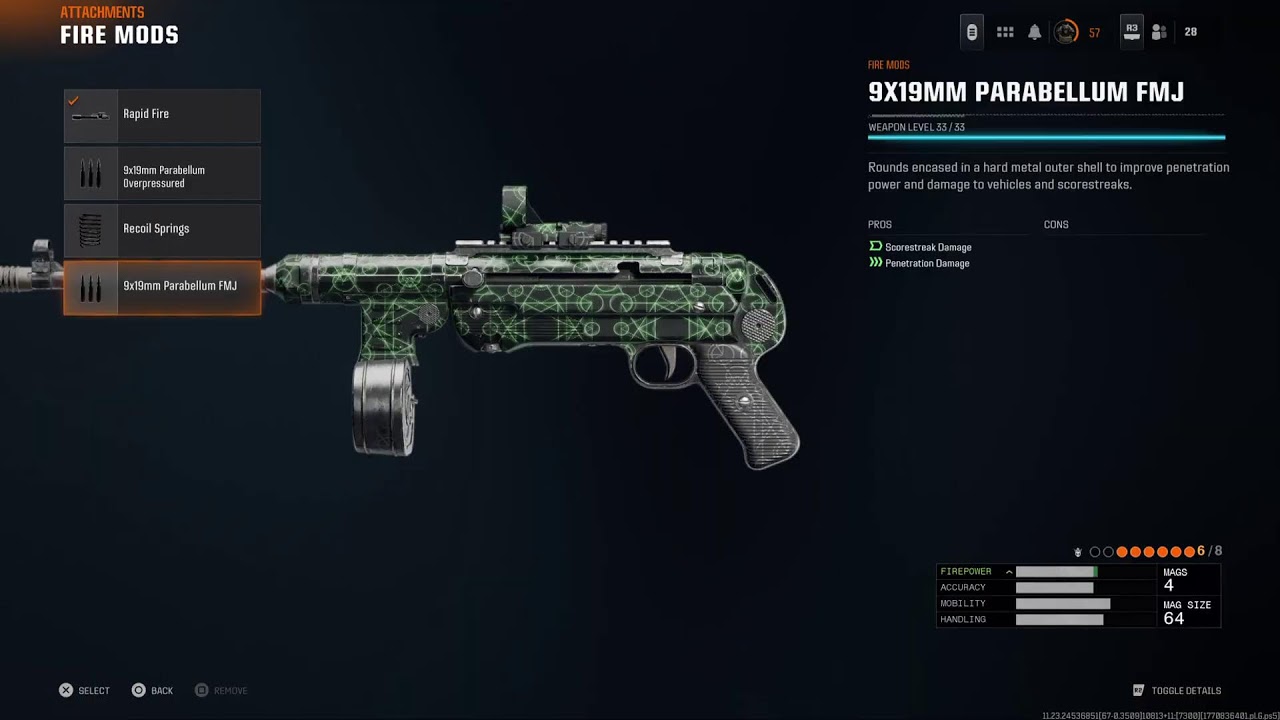This screenshot has height=720, width=1280.
Task: Click the Back option
Action: (152, 691)
